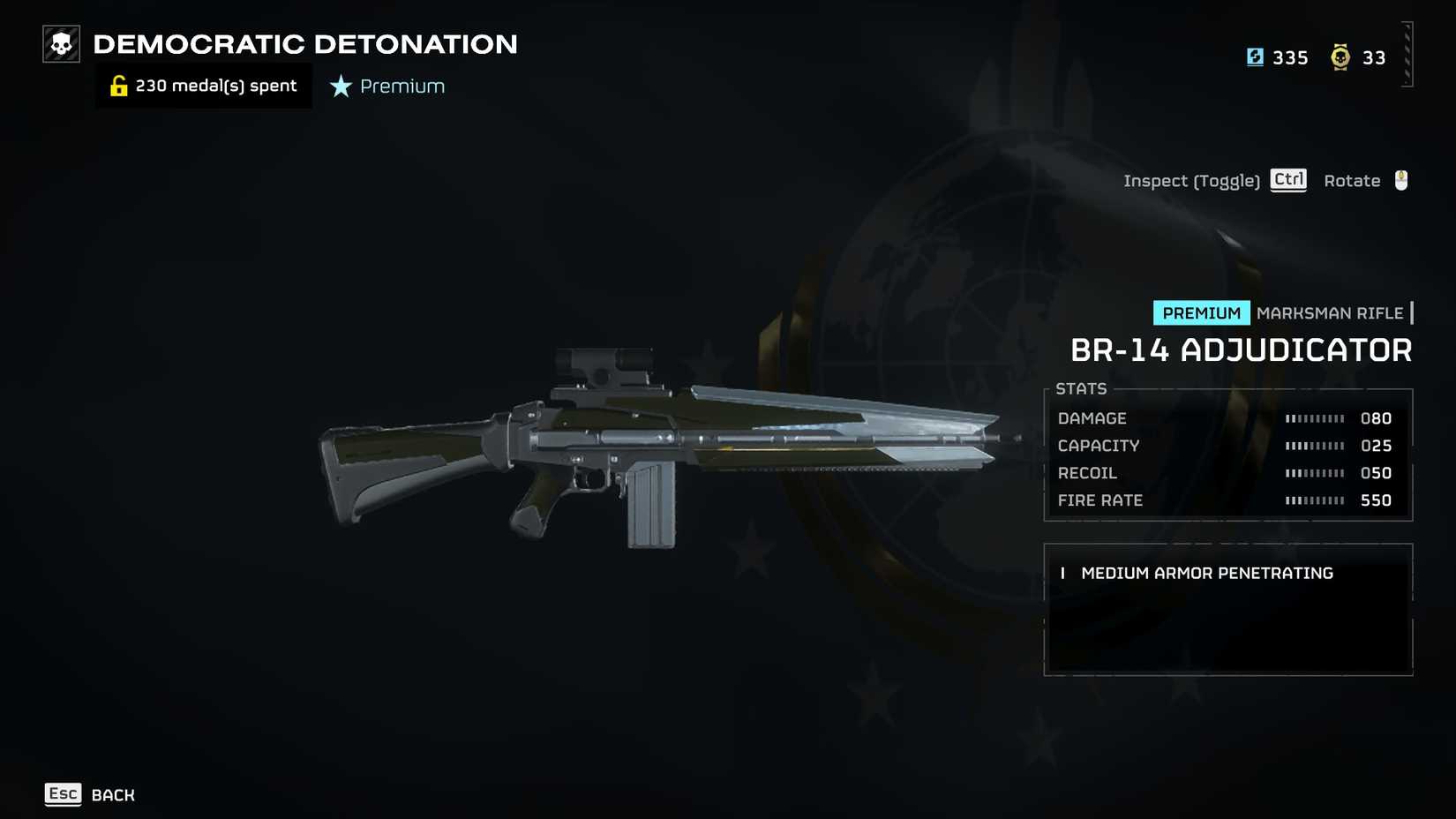This screenshot has height=819, width=1456.
Task: Click the DAMAGE stat bar
Action: tap(1316, 418)
